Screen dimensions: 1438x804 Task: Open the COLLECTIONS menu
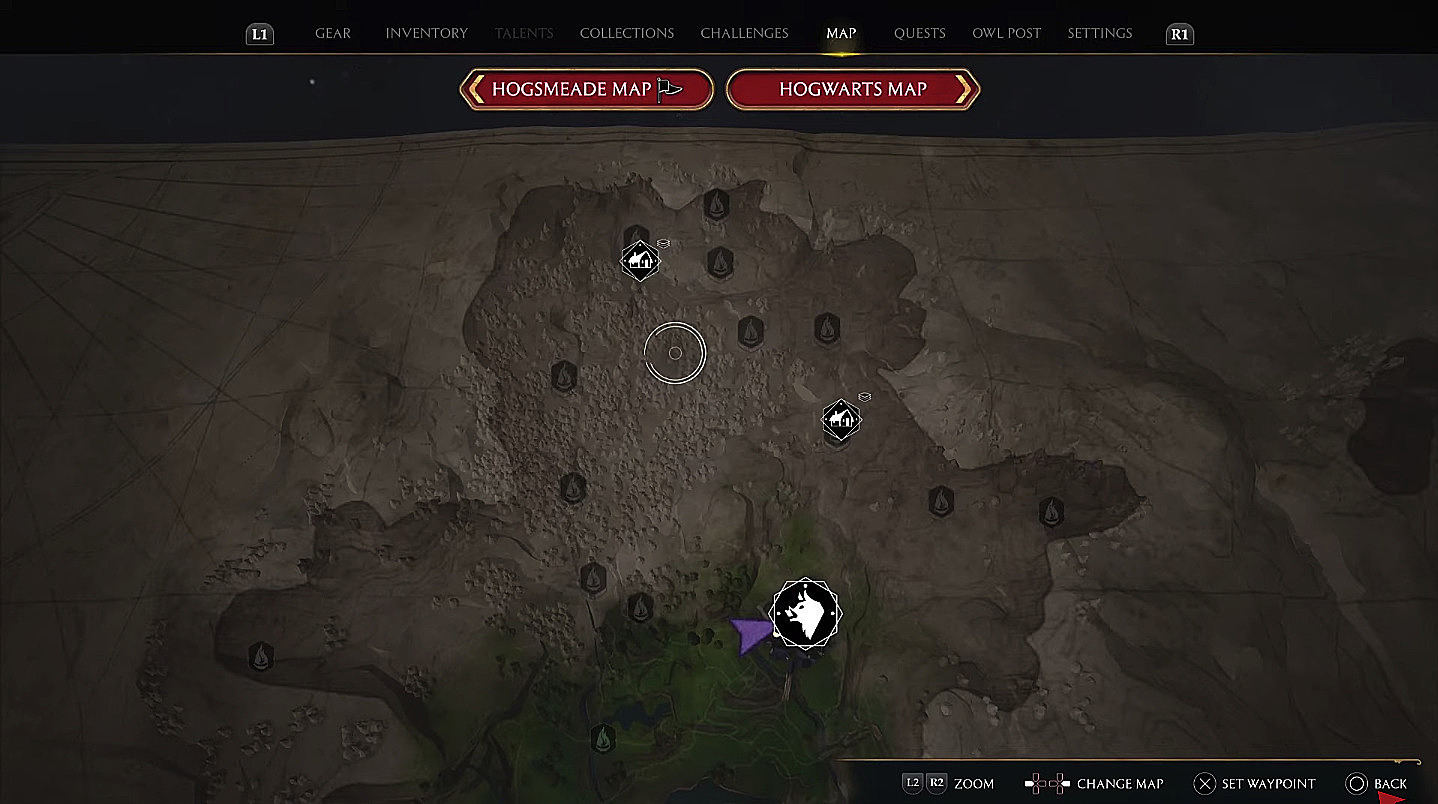pos(626,33)
